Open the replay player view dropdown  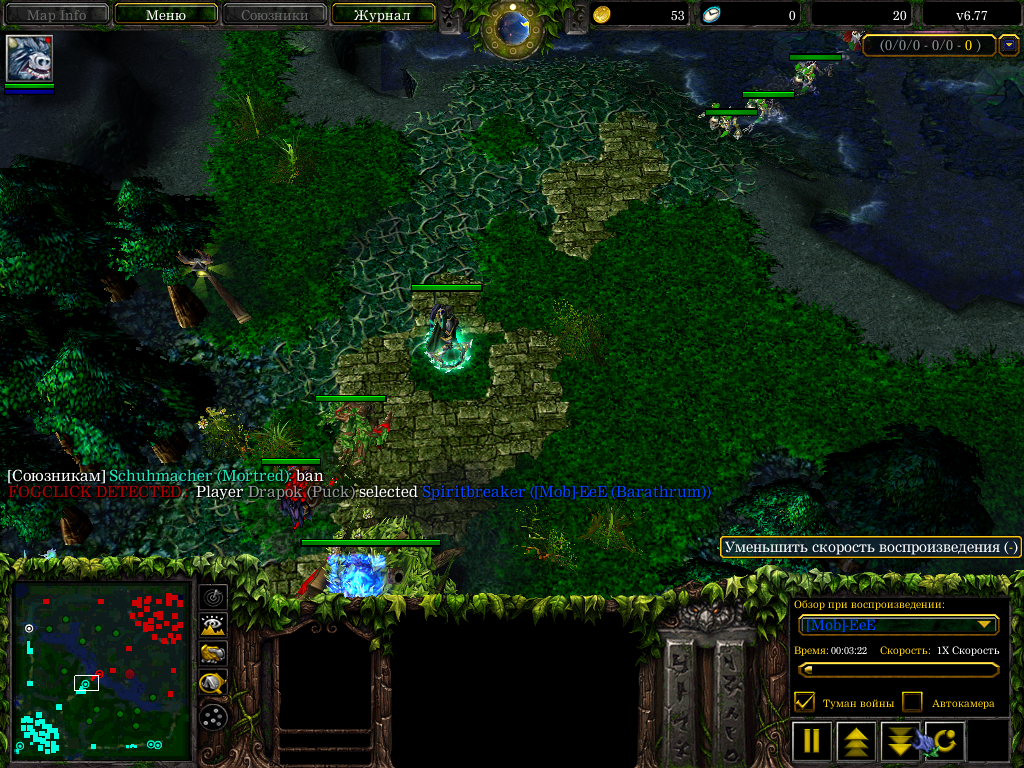pos(899,625)
